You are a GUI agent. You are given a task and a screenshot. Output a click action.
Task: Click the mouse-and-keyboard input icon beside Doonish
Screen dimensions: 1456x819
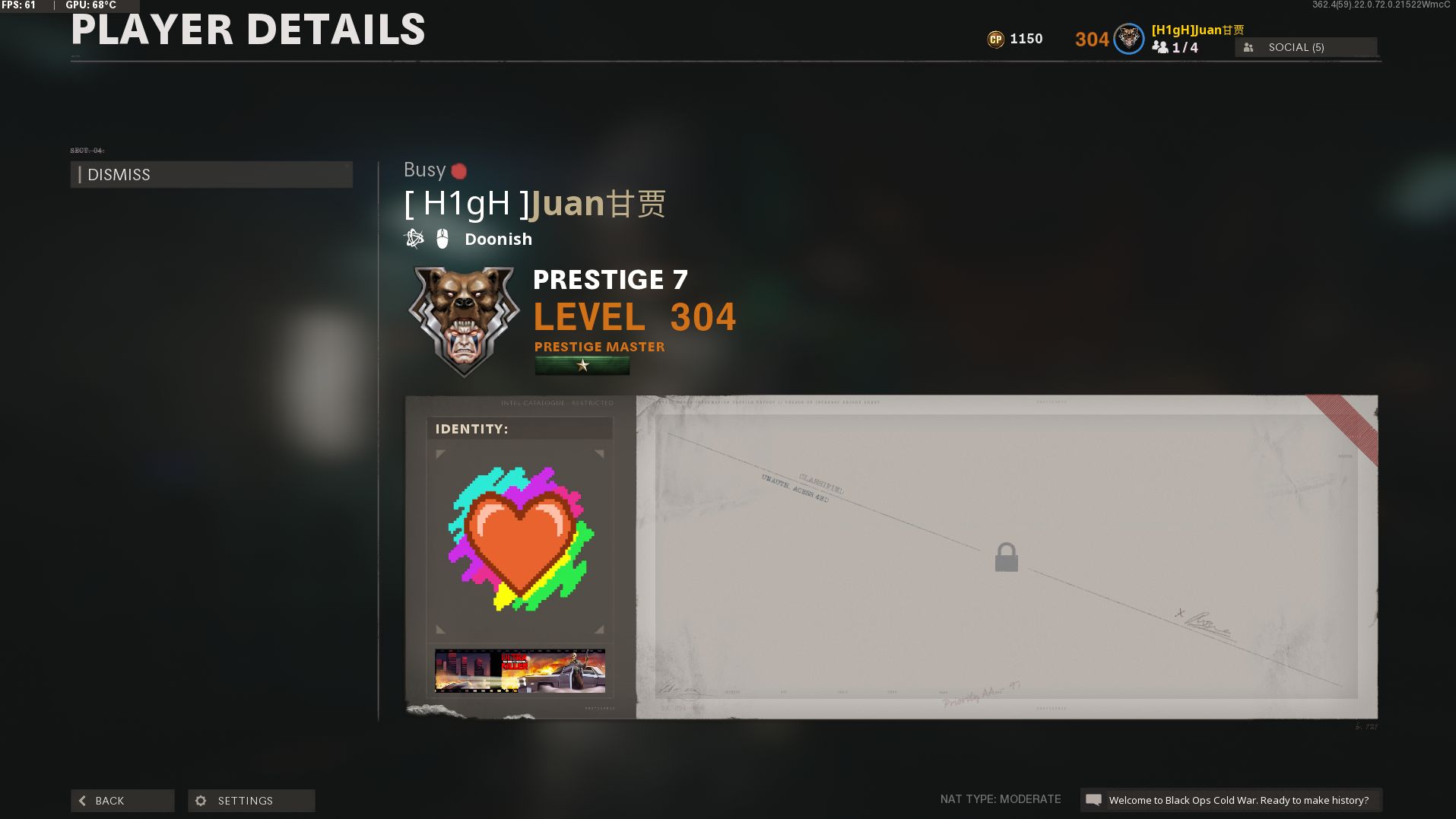pos(441,238)
